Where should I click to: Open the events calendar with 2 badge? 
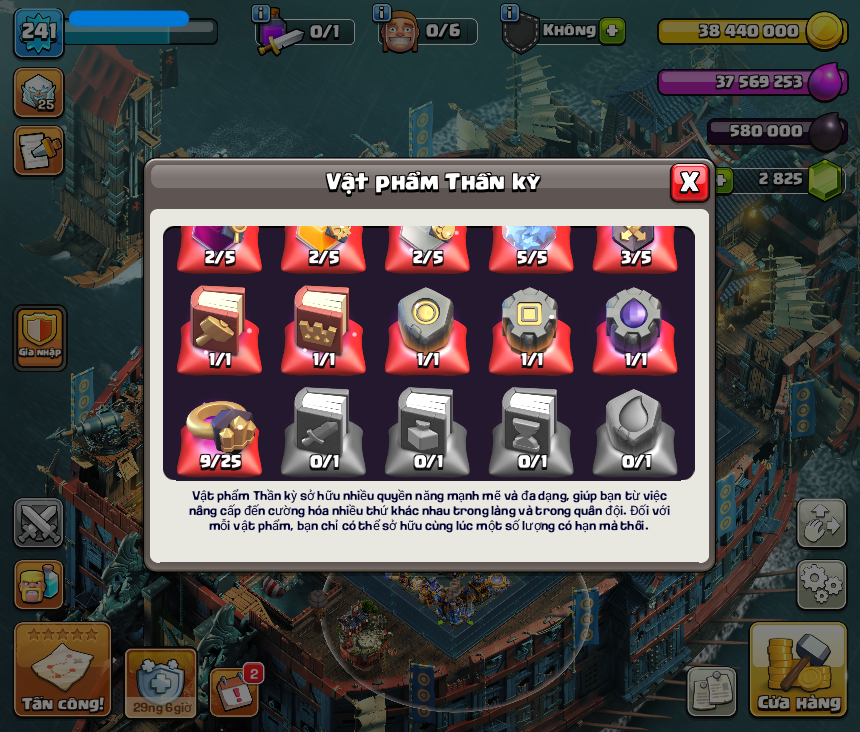[x=235, y=692]
